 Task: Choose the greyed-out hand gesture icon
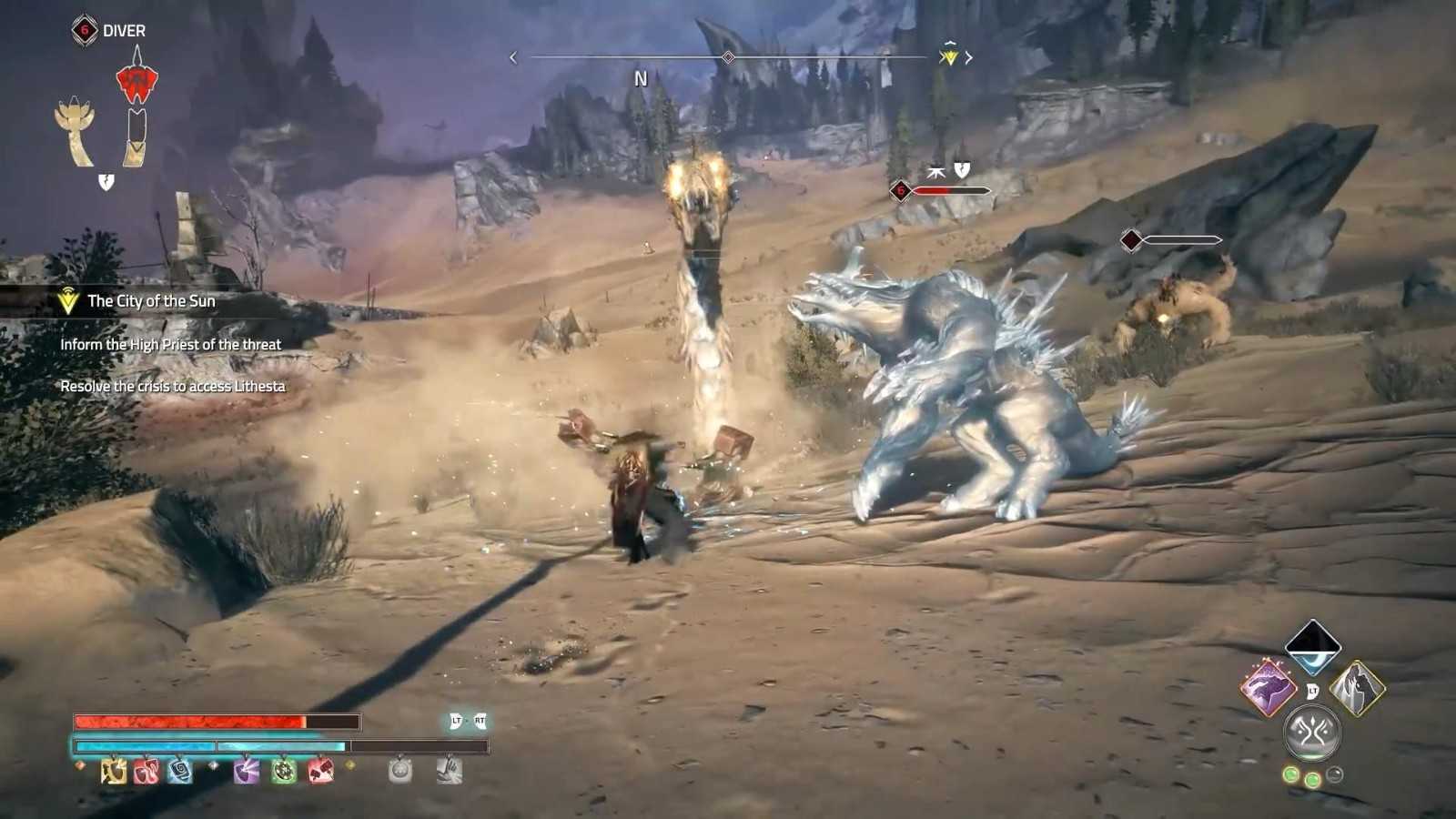click(x=450, y=771)
